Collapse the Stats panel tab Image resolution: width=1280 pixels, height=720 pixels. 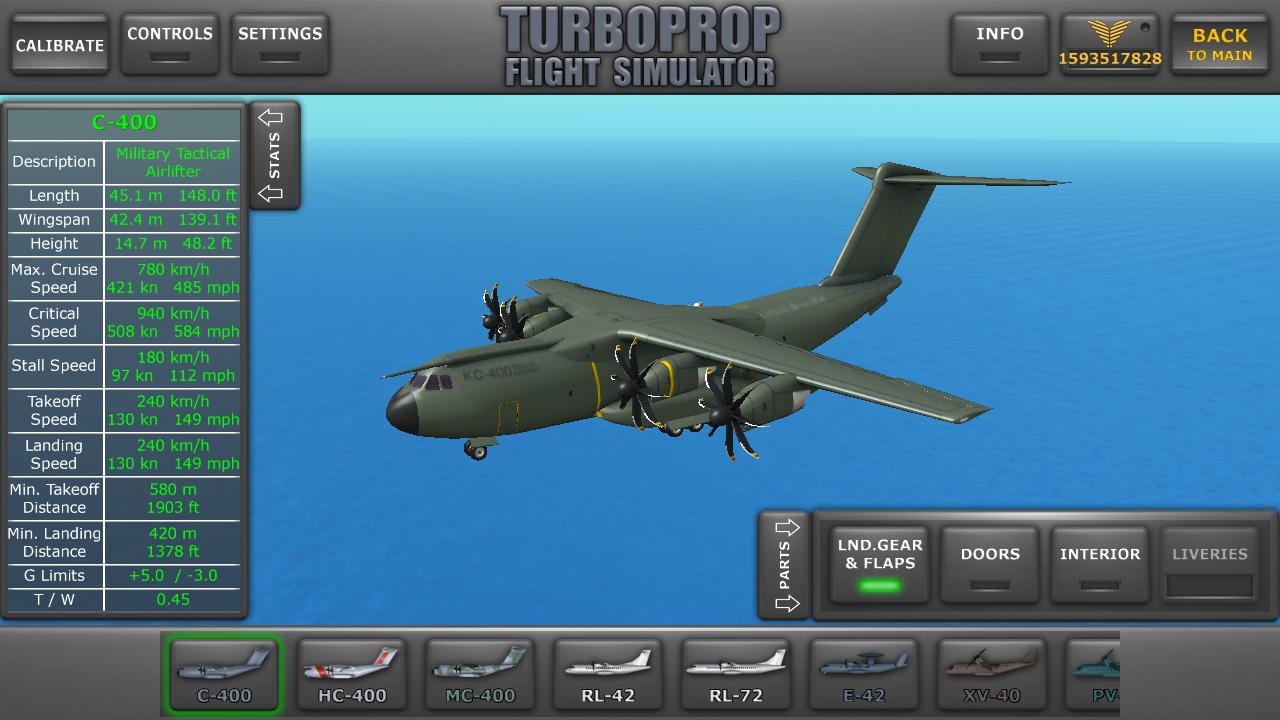tap(274, 155)
